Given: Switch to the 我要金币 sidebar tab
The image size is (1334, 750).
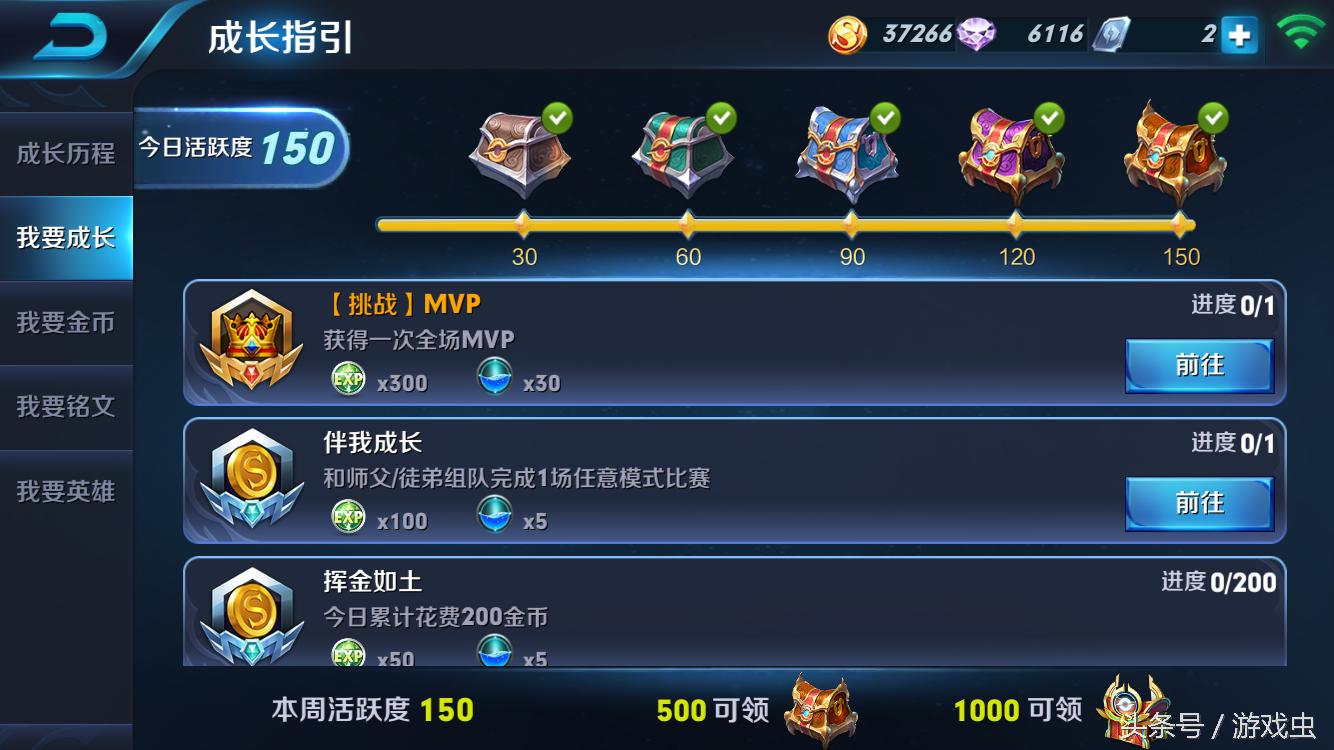Looking at the screenshot, I should click(64, 322).
